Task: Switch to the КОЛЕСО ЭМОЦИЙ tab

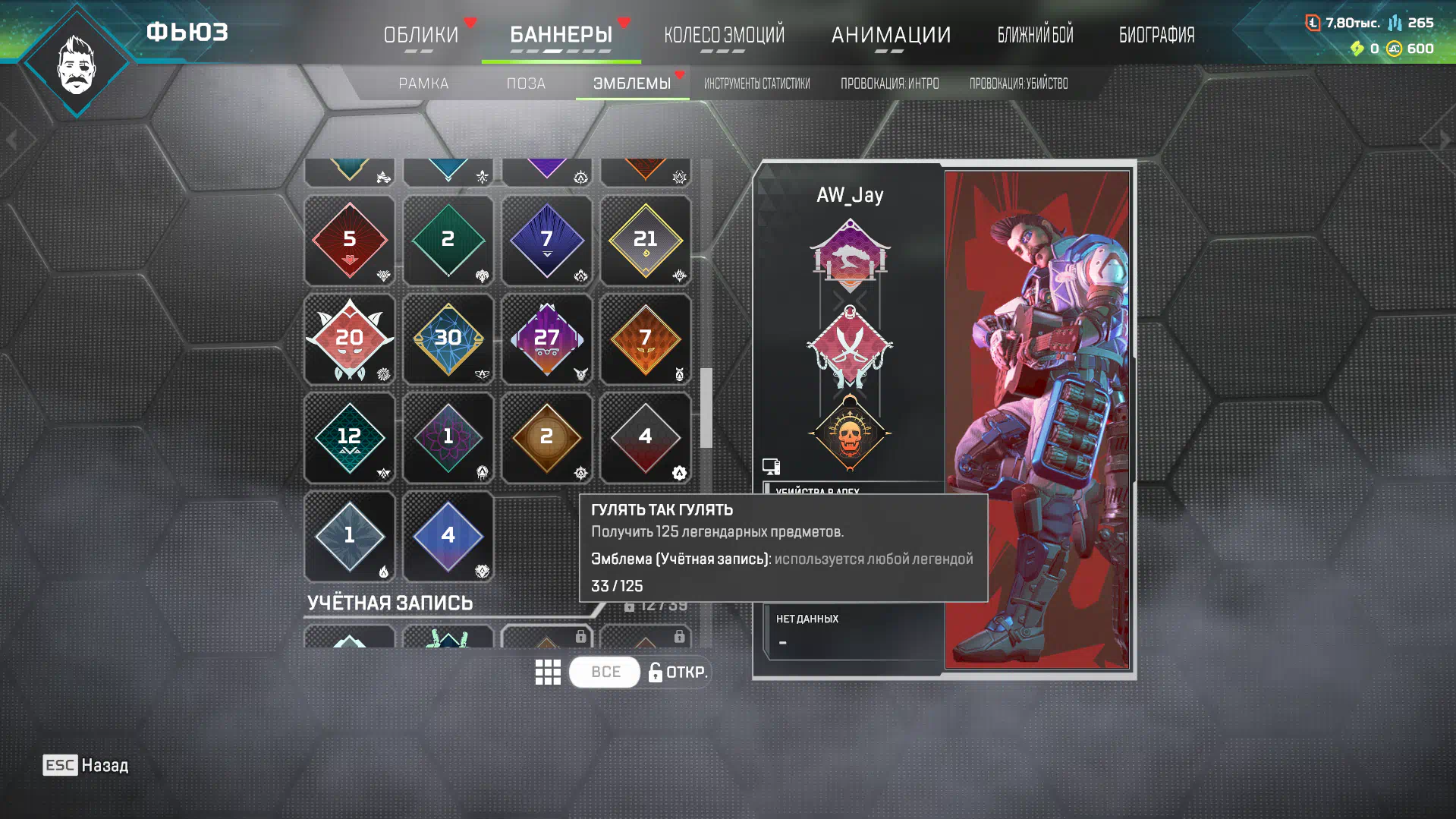Action: (x=724, y=35)
